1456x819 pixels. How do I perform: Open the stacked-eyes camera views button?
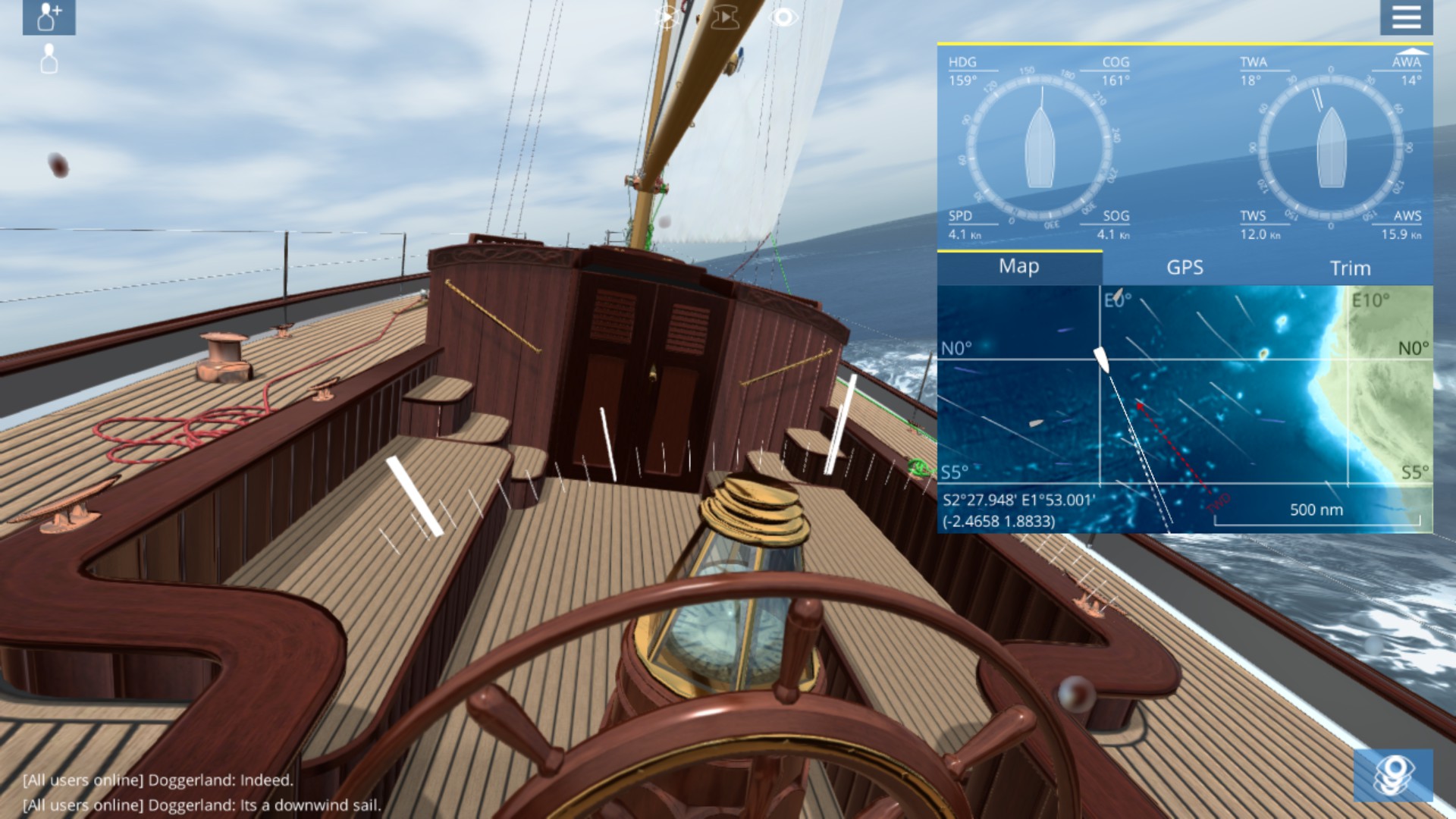pos(1393,775)
